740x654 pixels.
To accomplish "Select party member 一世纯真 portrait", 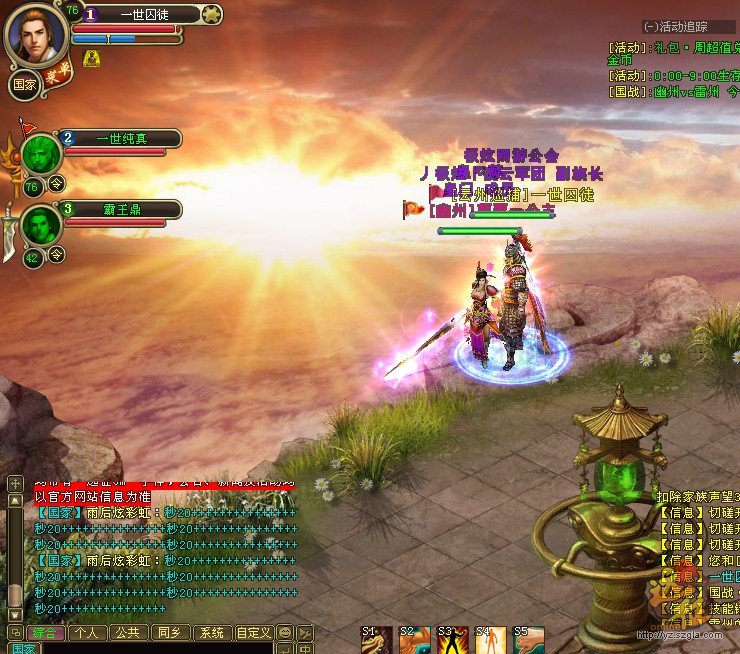I will (42, 155).
